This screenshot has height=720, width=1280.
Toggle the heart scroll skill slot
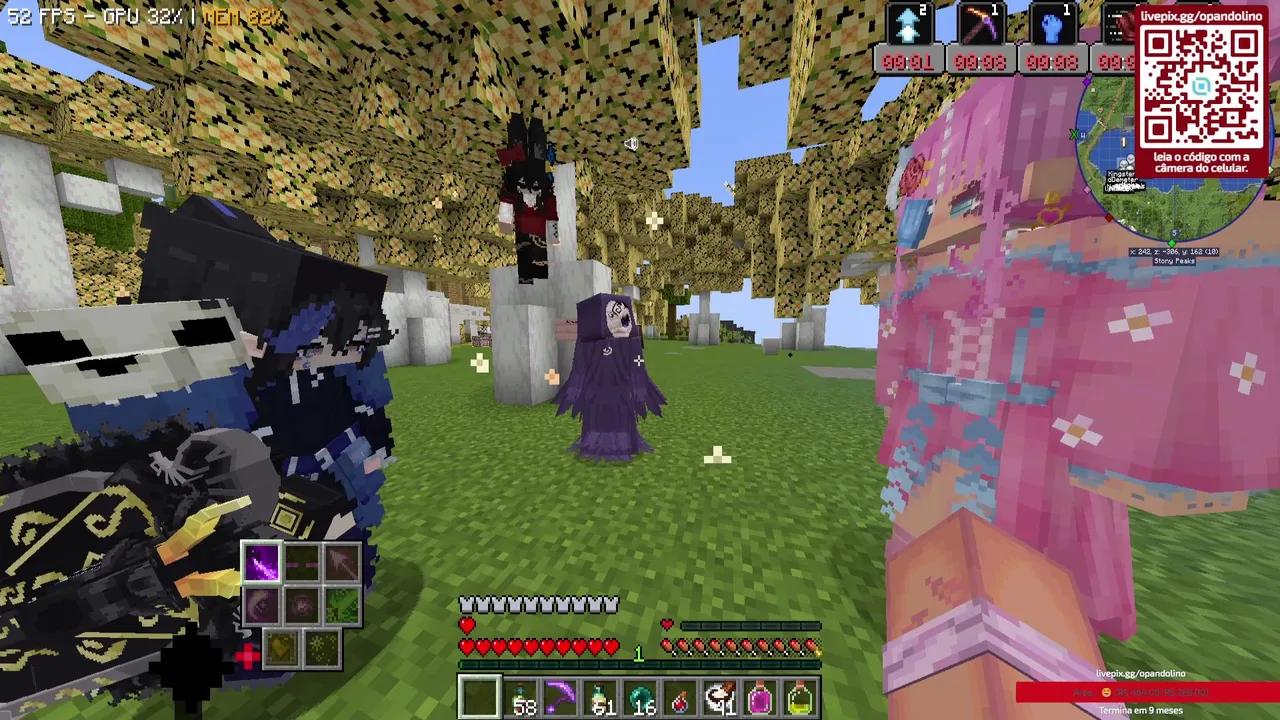coord(281,650)
